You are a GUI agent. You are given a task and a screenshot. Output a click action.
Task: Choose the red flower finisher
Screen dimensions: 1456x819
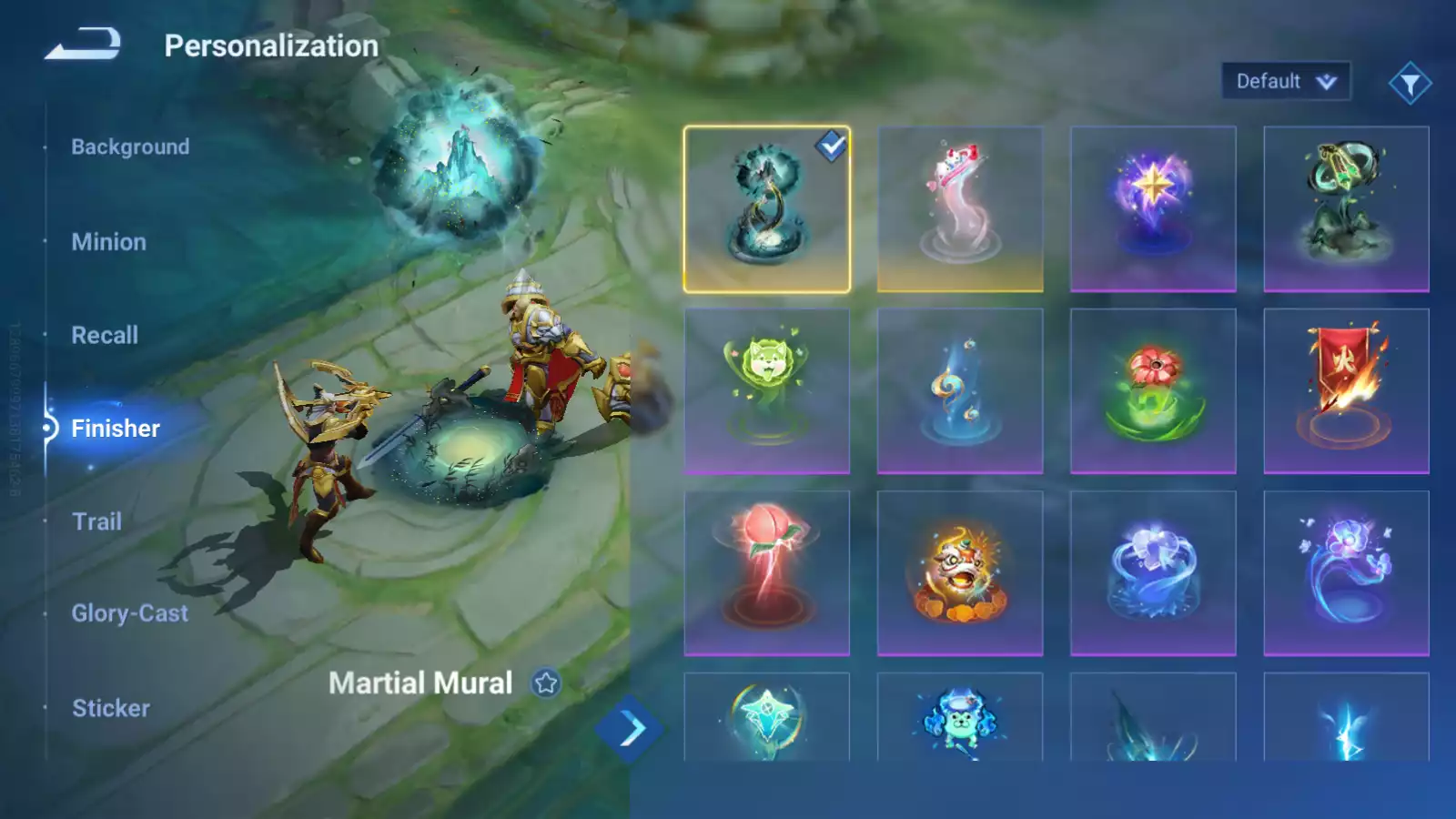(1153, 391)
